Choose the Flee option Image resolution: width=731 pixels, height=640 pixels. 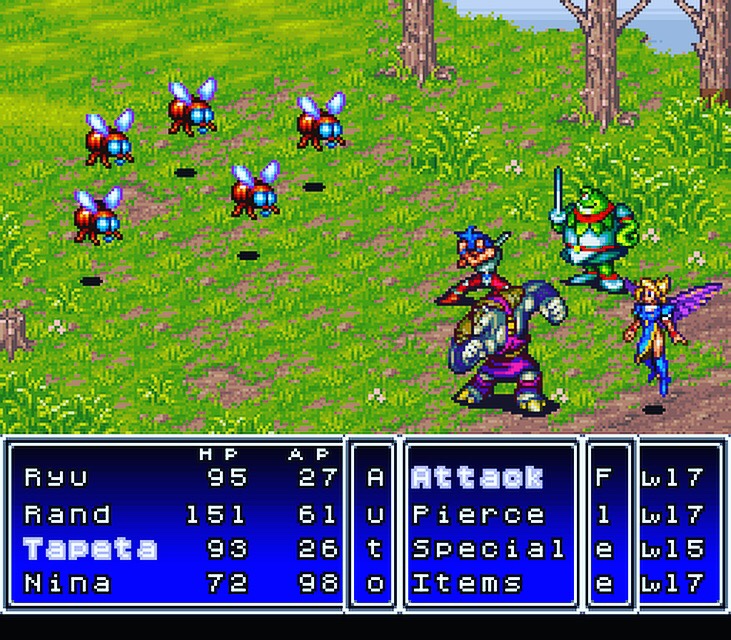pyautogui.click(x=603, y=530)
